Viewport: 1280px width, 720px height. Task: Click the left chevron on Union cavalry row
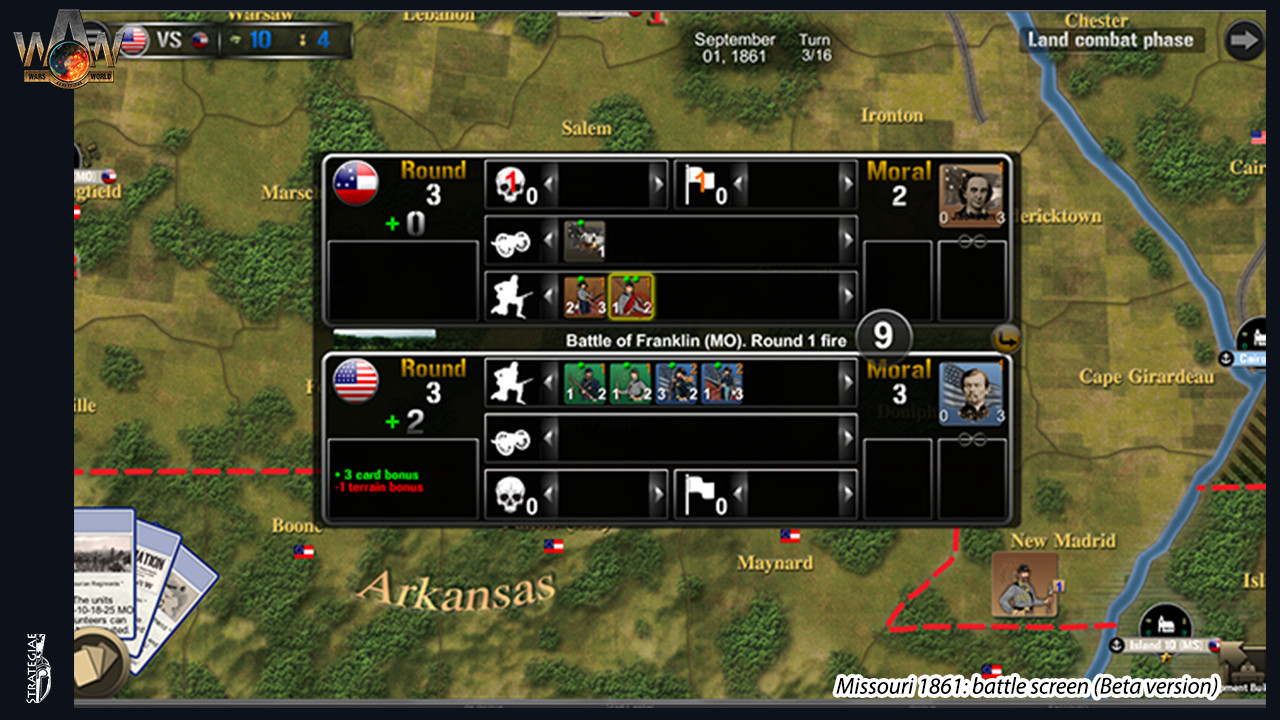click(550, 437)
